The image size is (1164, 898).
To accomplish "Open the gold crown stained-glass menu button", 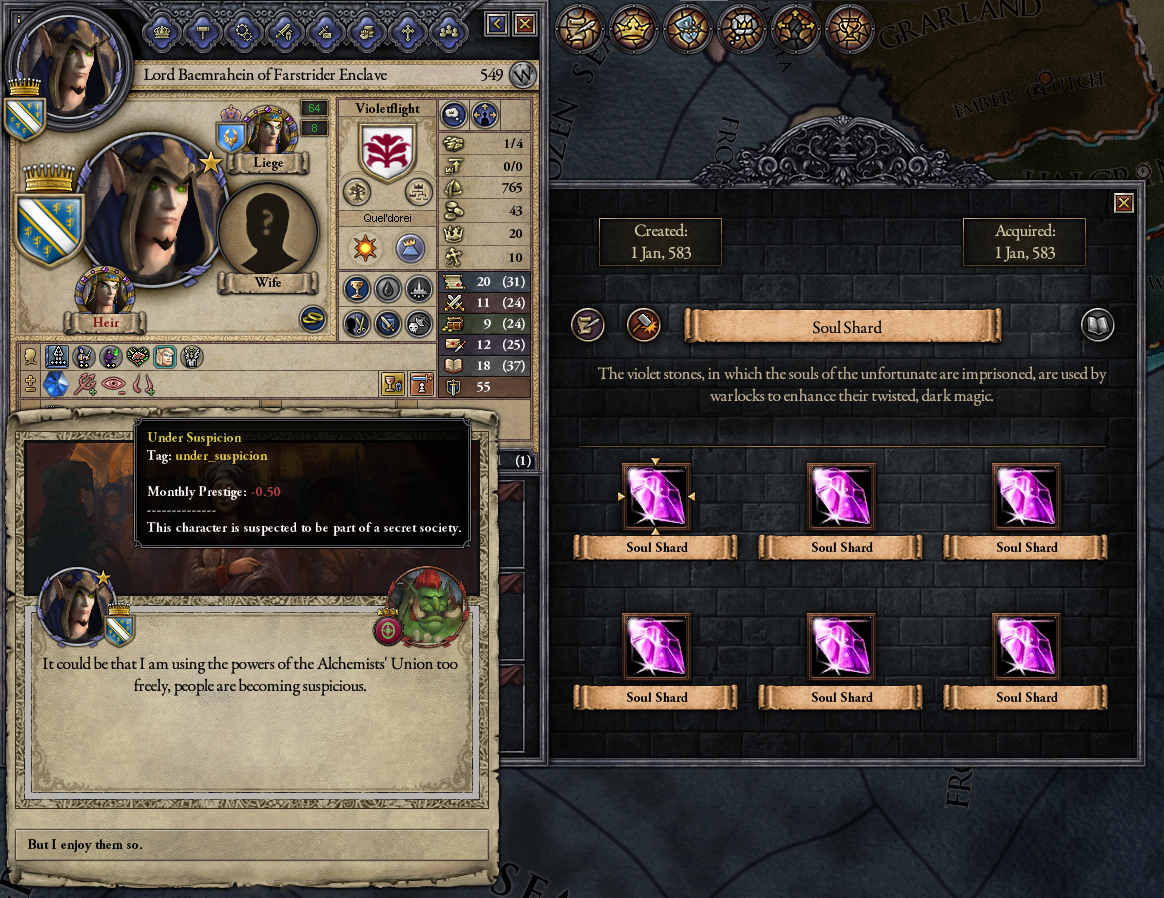I will (x=632, y=27).
